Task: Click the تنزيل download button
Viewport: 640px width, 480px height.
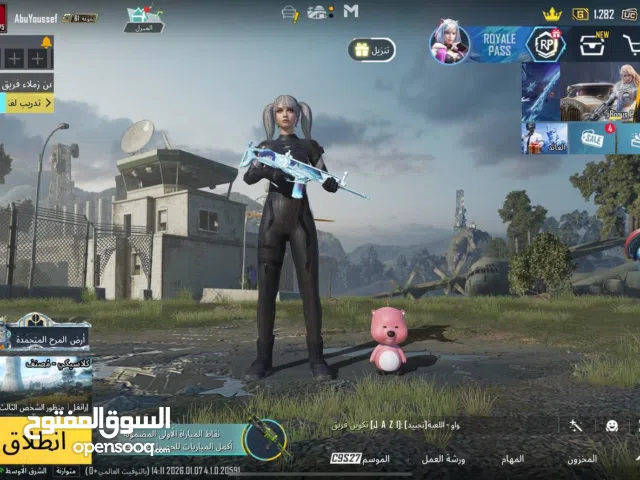Action: [371, 49]
